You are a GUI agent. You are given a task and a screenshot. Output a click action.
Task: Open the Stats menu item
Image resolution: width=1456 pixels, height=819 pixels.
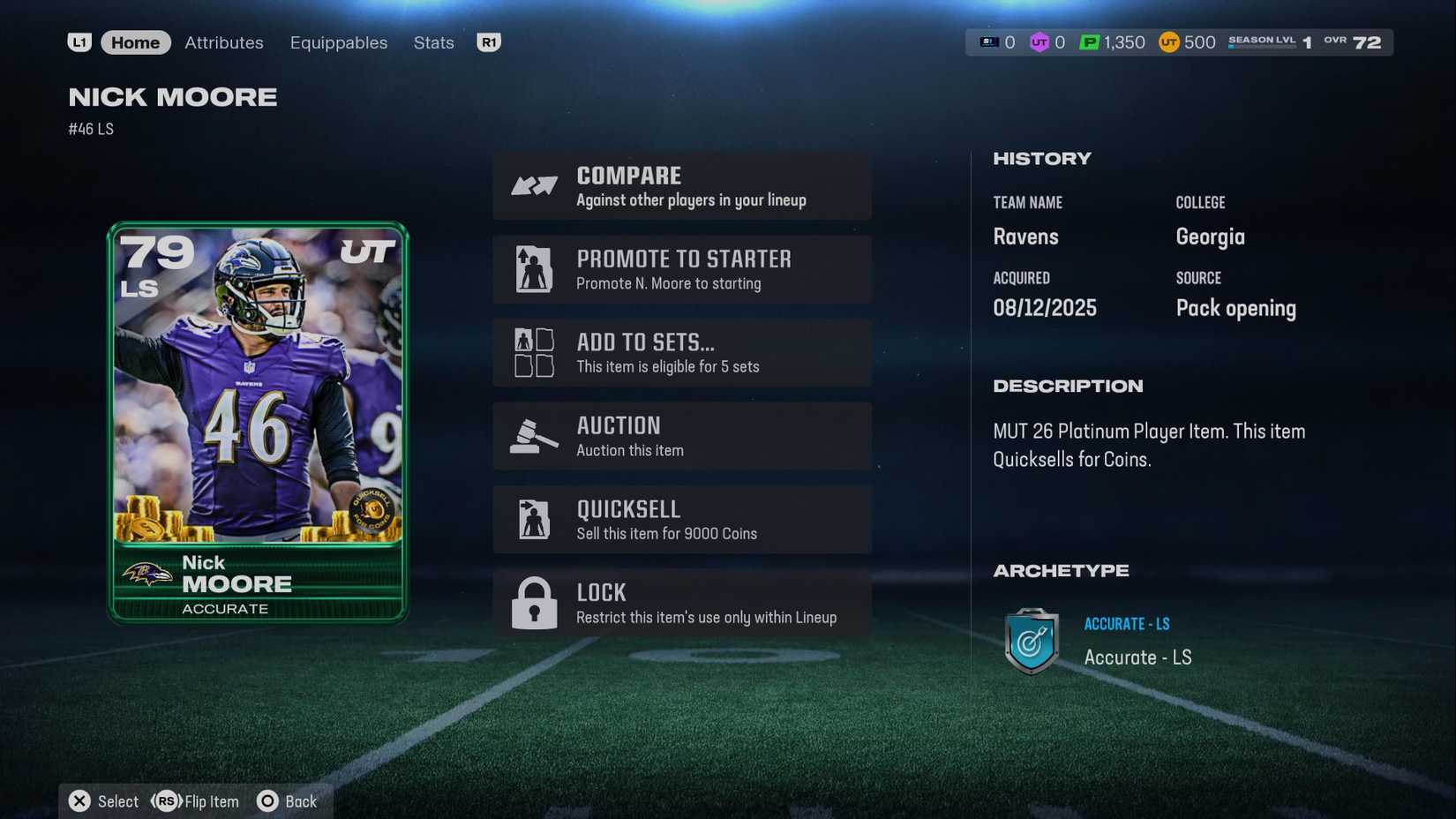433,41
